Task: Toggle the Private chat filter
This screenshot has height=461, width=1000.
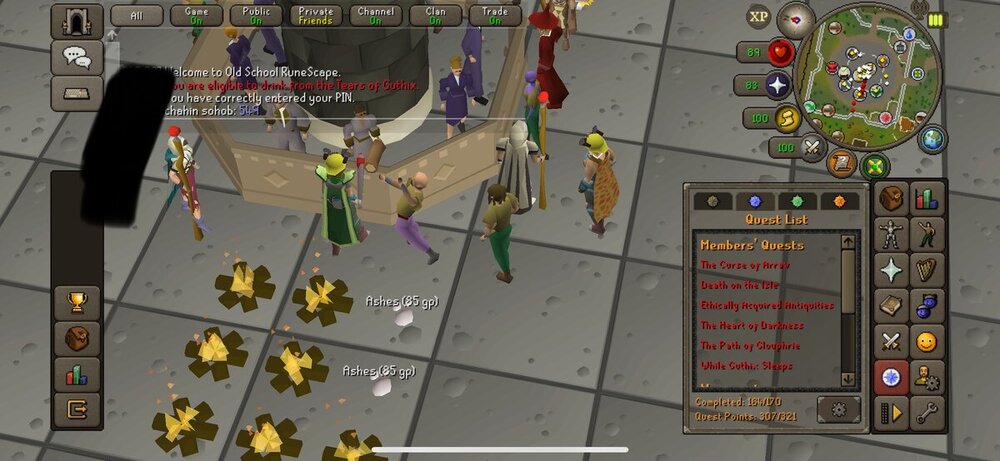Action: pyautogui.click(x=315, y=15)
